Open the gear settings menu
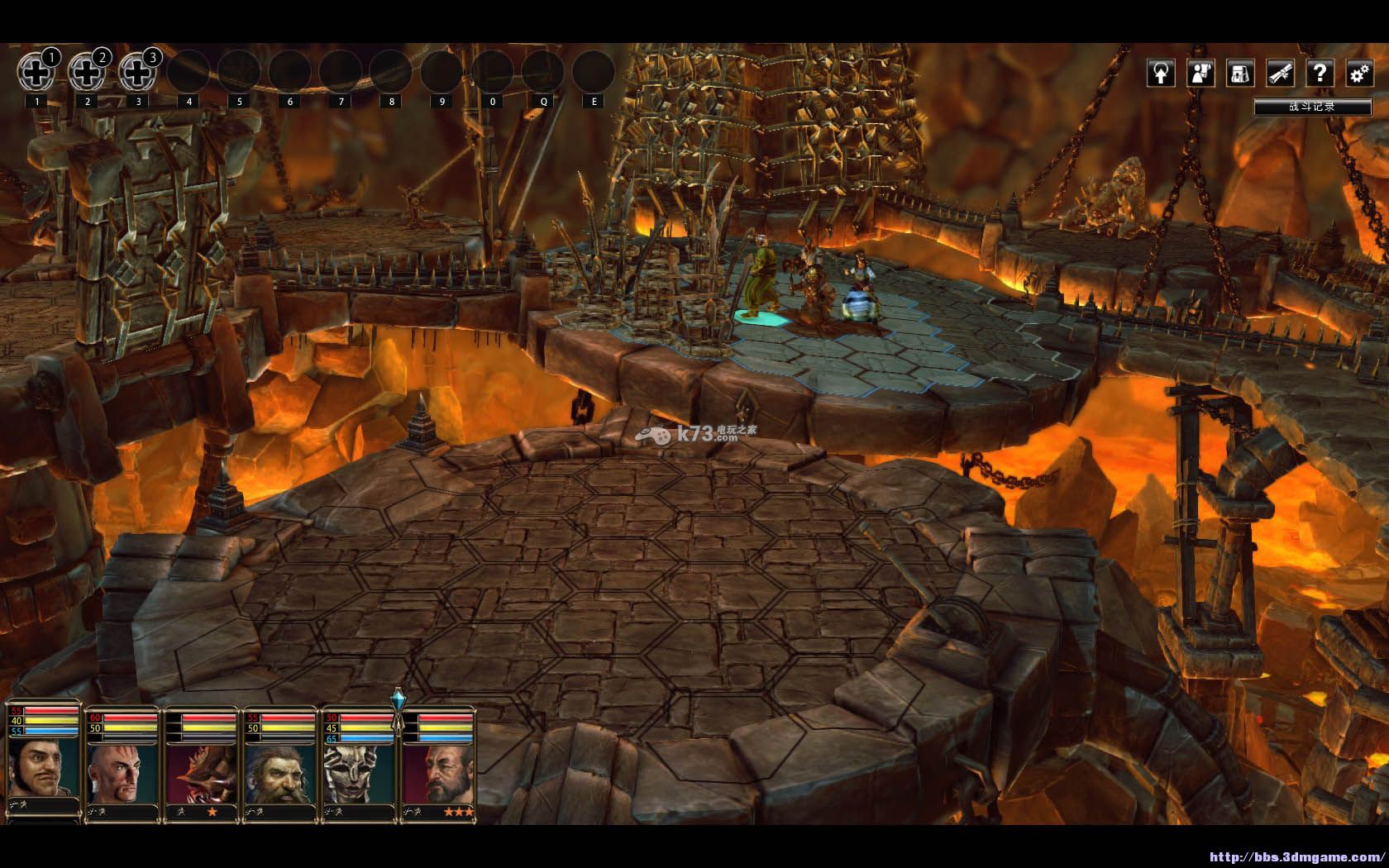The width and height of the screenshot is (1389, 868). (x=1358, y=74)
